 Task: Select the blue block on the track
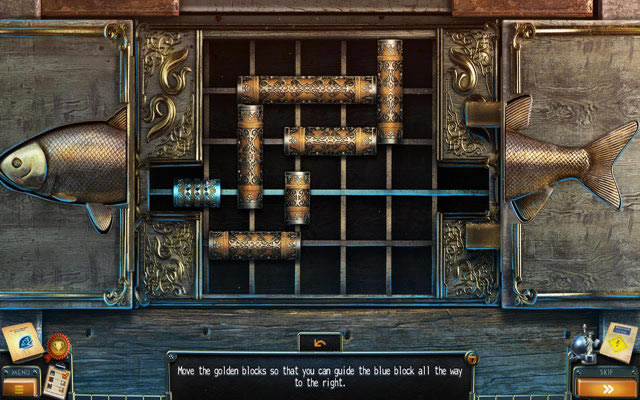(196, 192)
